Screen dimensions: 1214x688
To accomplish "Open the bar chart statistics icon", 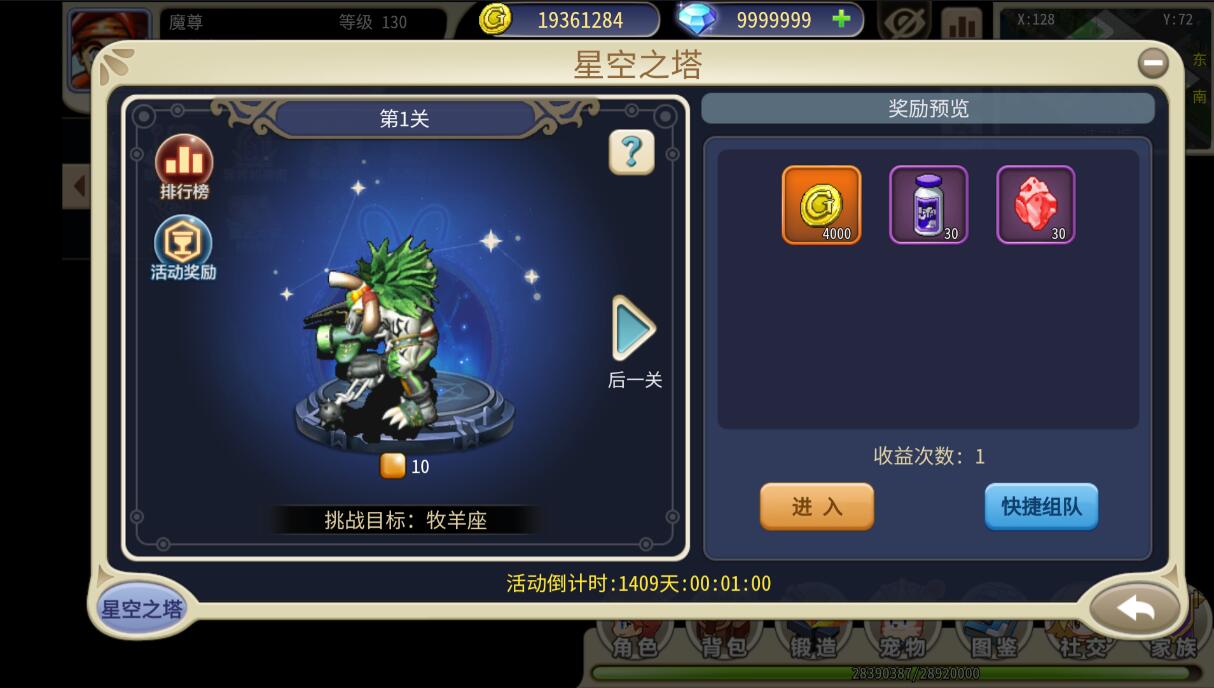I will 961,24.
